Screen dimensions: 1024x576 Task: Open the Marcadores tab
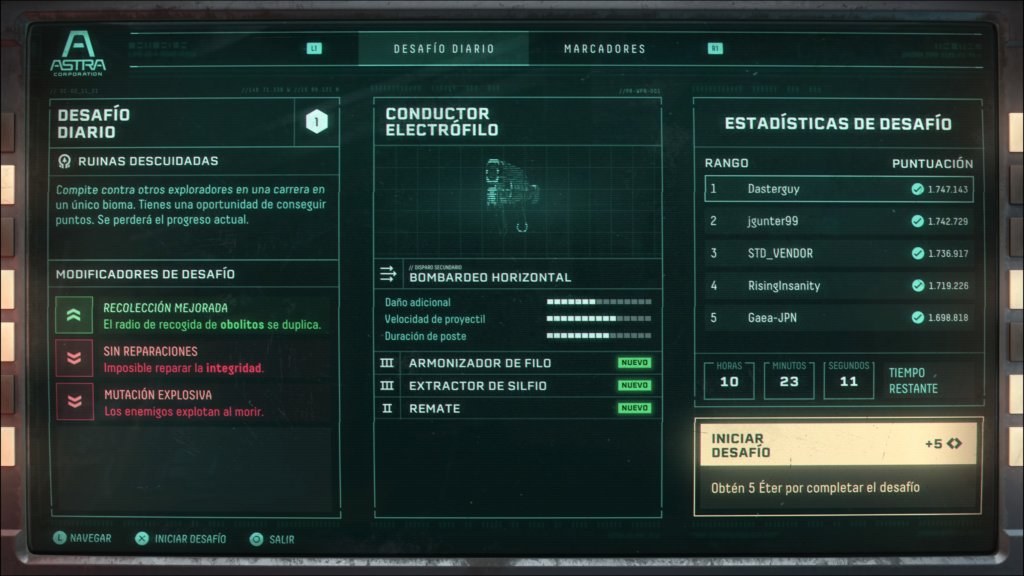(x=604, y=48)
